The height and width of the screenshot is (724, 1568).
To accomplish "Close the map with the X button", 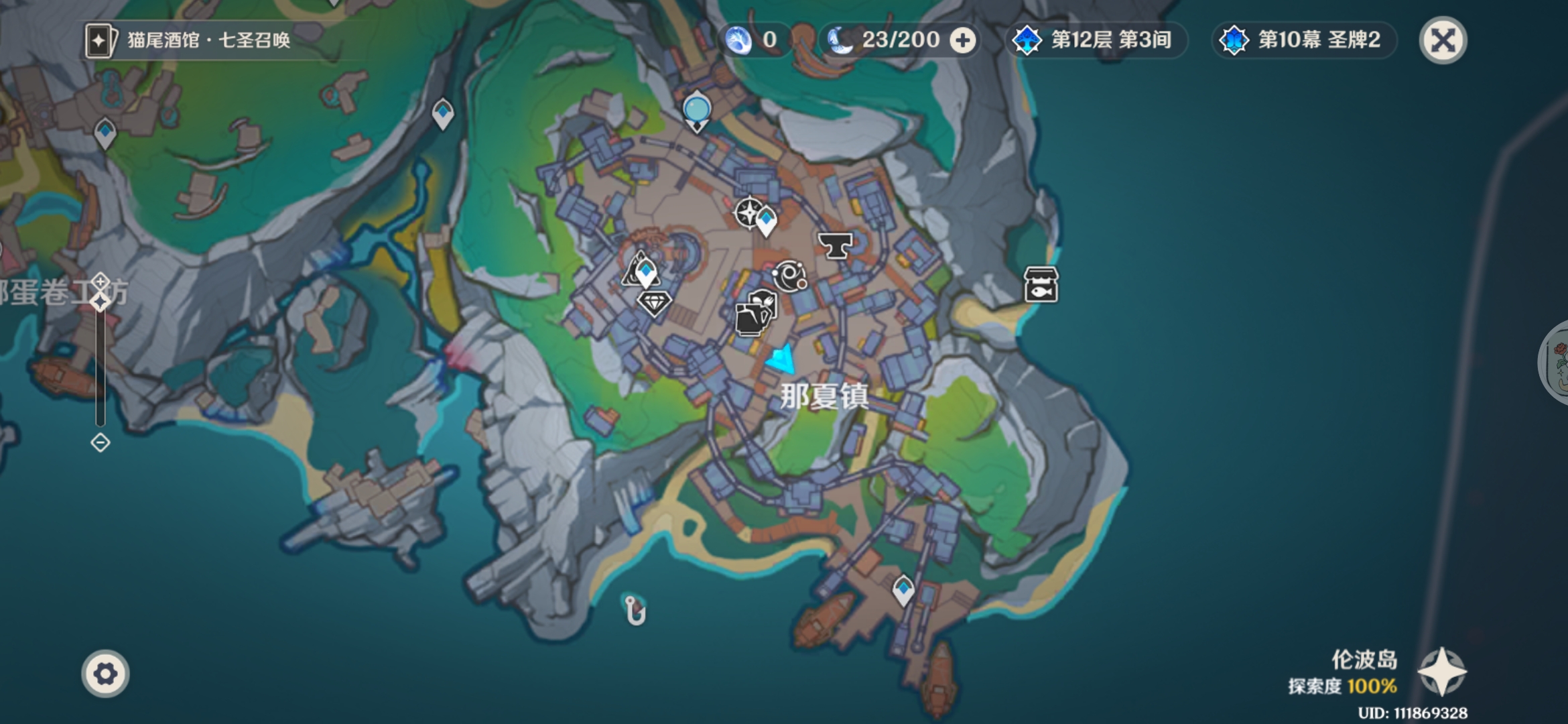I will [1443, 40].
